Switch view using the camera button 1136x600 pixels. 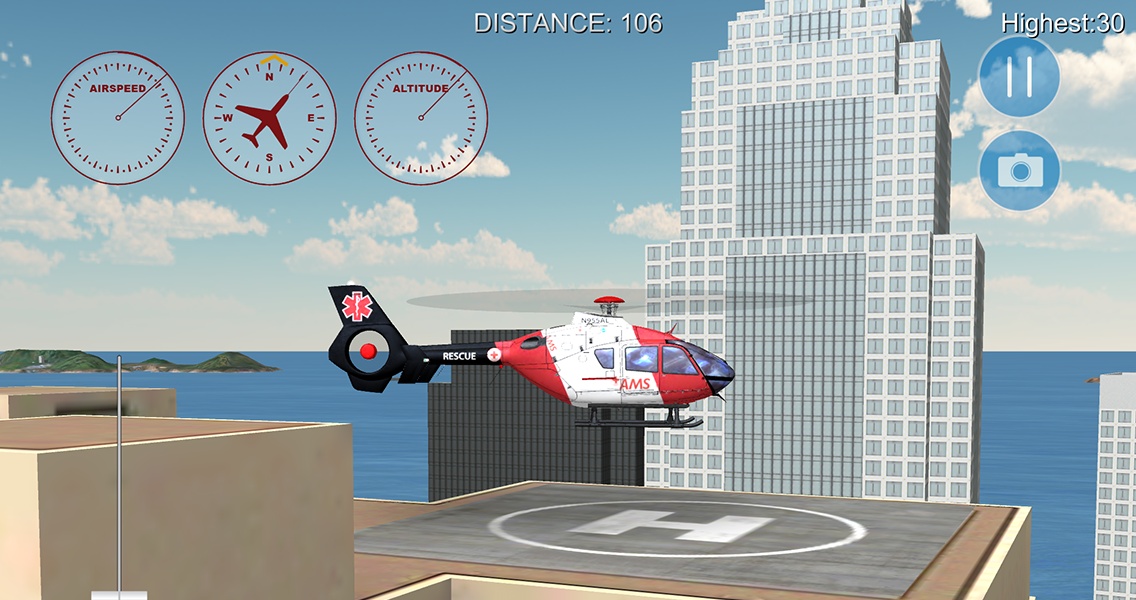[1019, 171]
